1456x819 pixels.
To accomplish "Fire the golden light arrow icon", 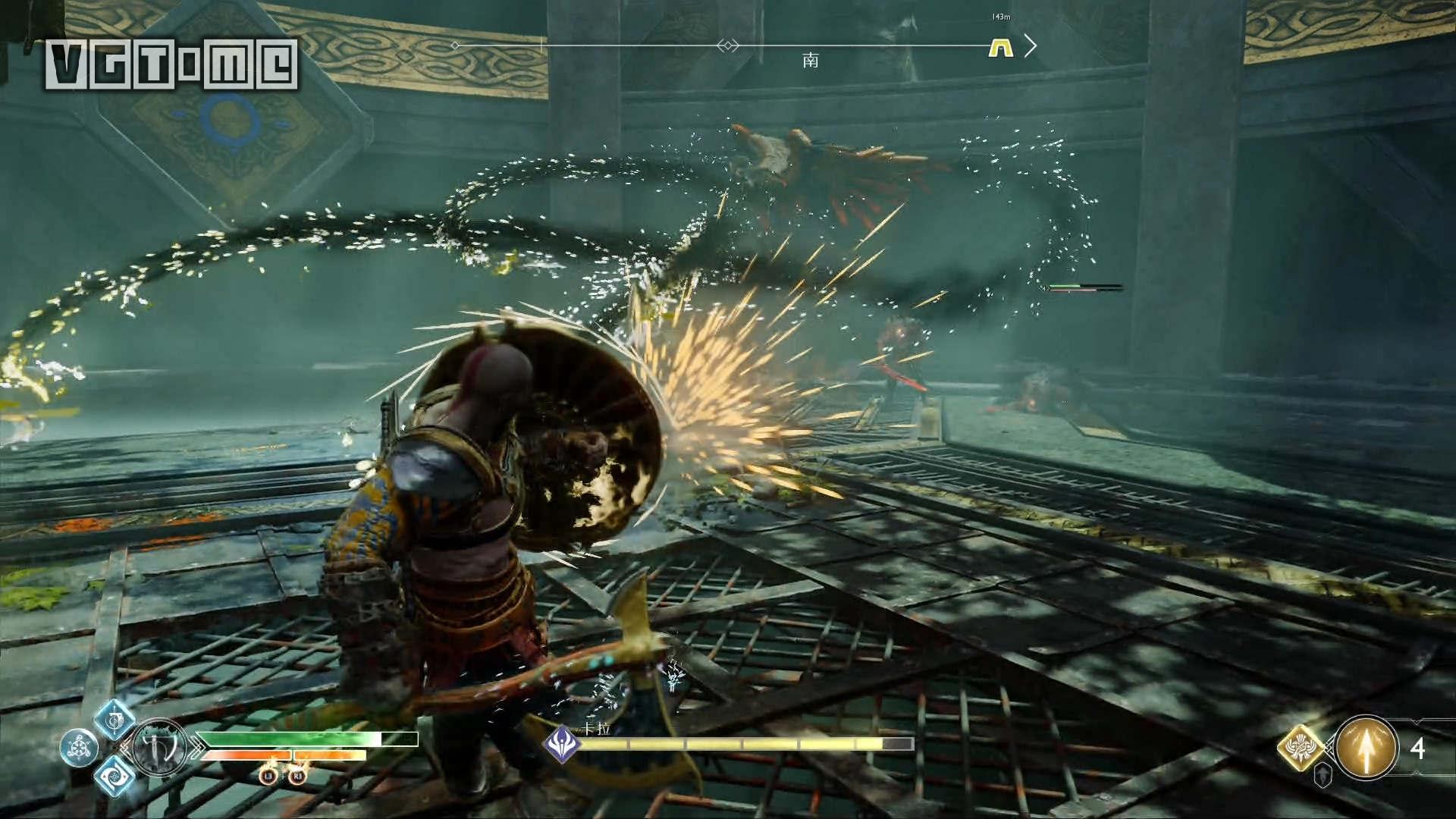I will point(1366,748).
